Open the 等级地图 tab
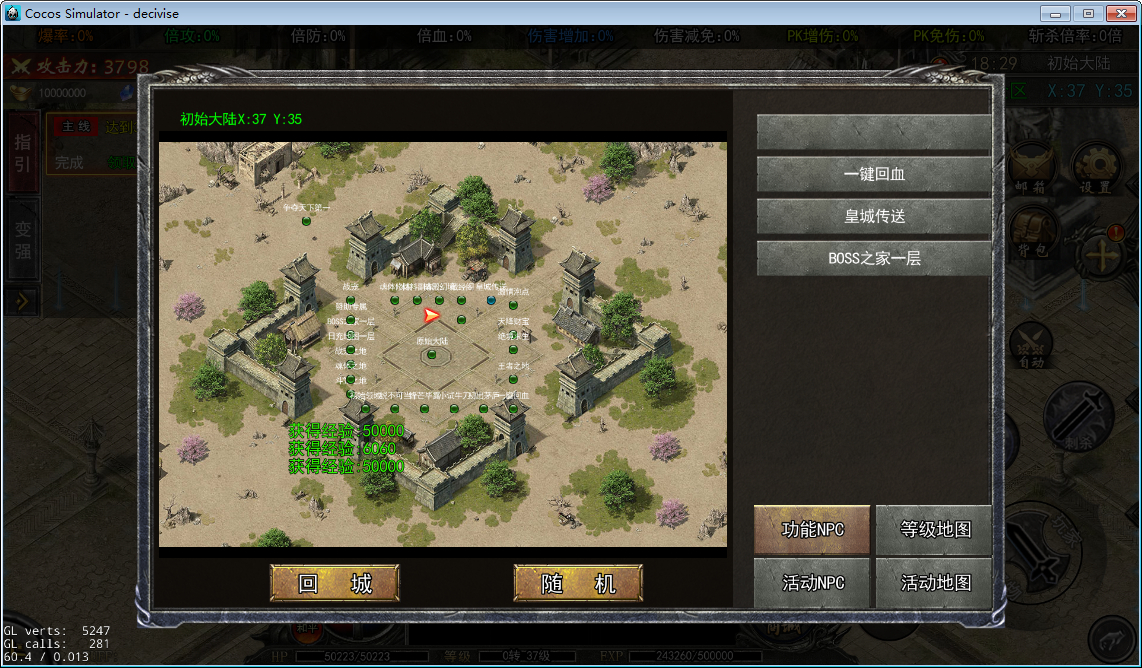This screenshot has width=1142, height=668. 934,530
